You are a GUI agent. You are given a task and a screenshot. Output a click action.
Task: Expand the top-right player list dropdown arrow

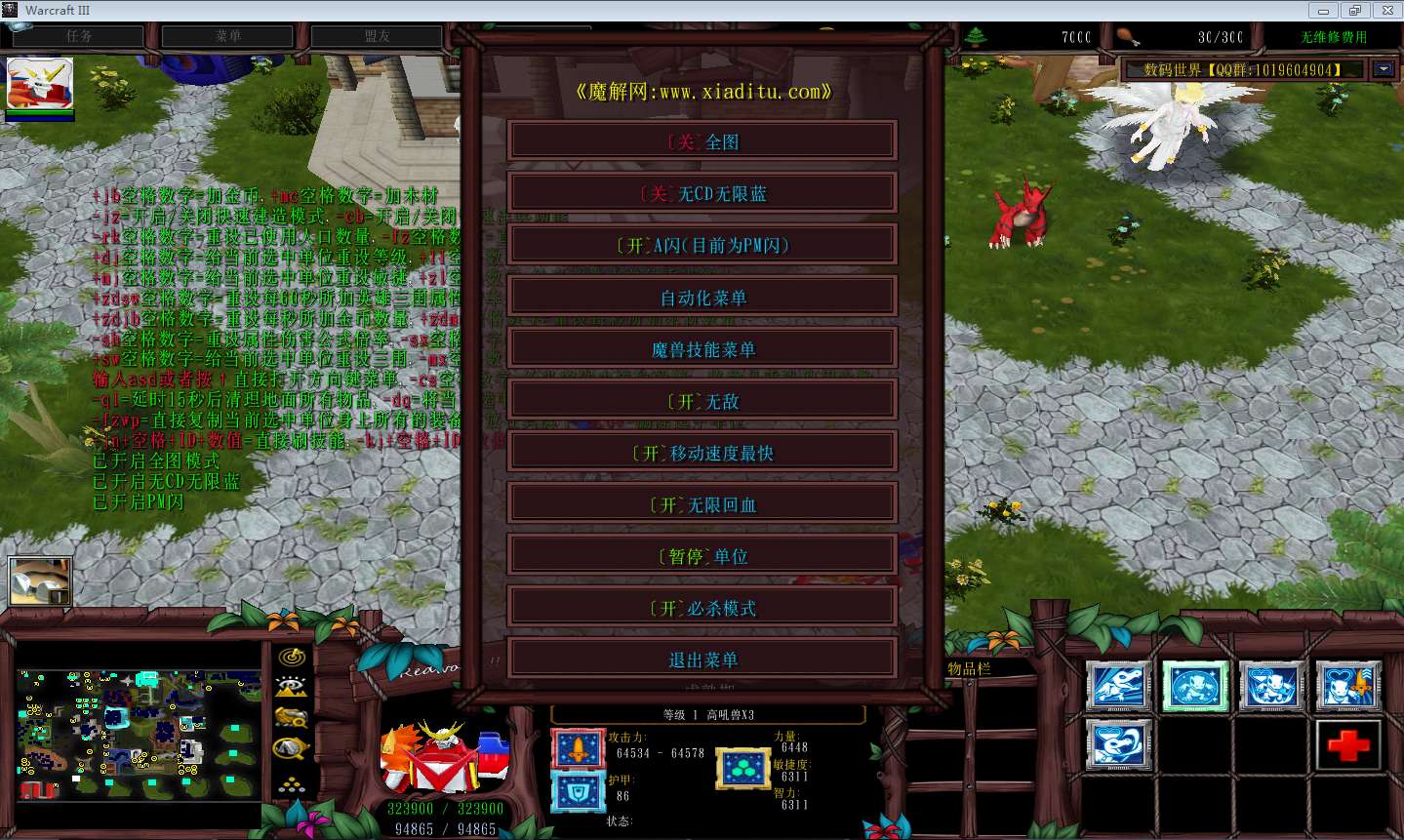pos(1383,68)
